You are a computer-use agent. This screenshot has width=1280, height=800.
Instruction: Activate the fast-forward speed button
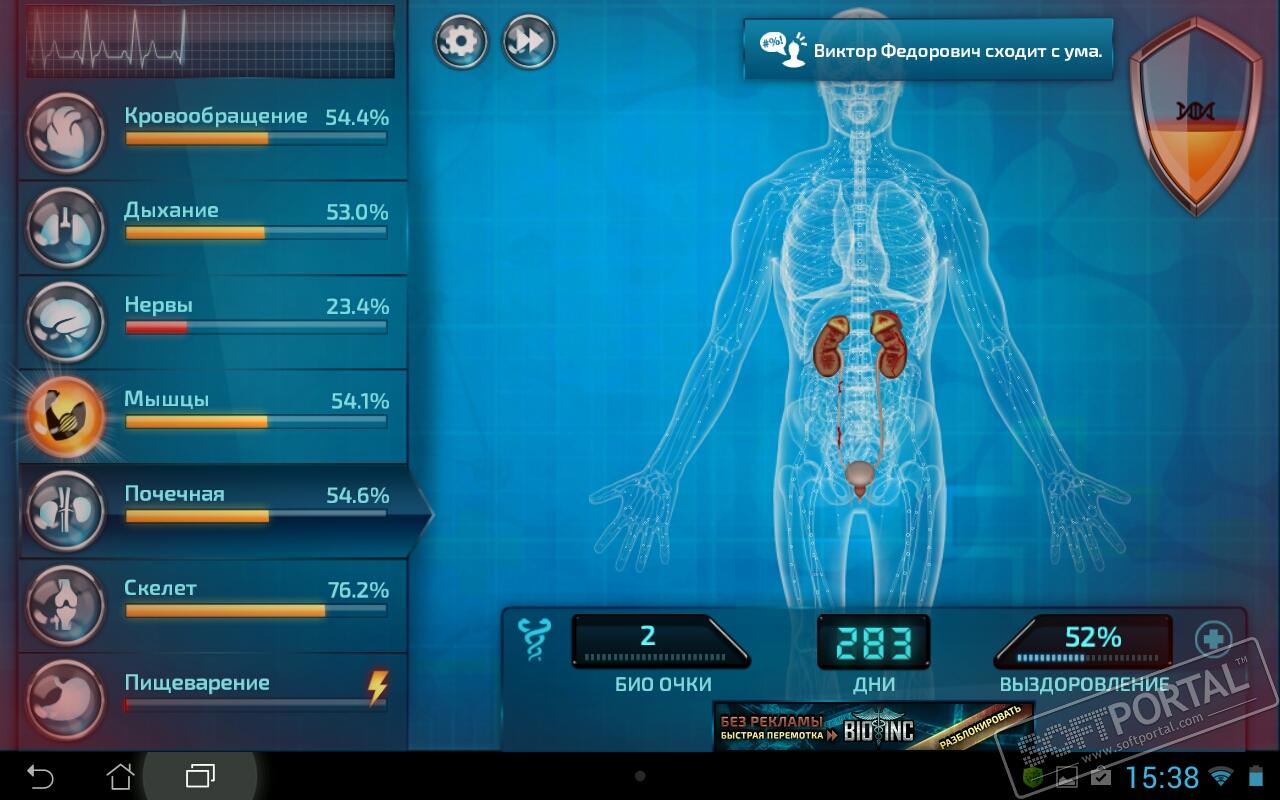coord(528,42)
